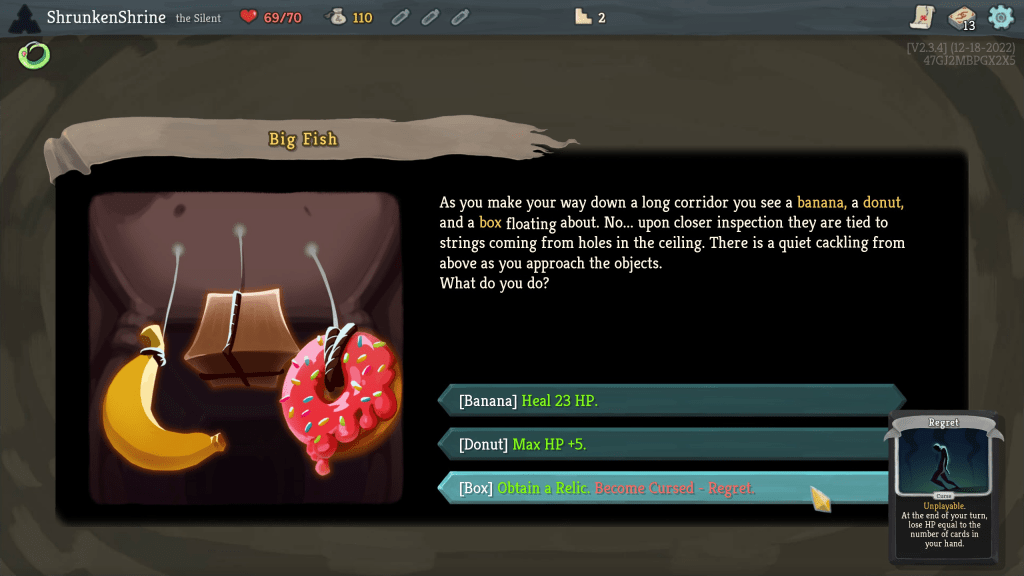Click the gold pouch icon

point(337,17)
